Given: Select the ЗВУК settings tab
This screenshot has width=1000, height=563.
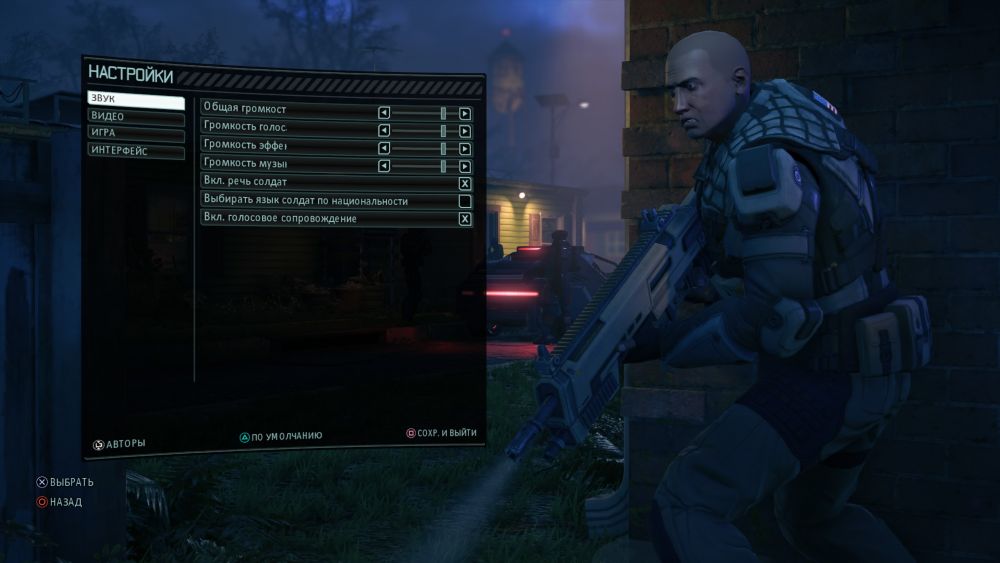Looking at the screenshot, I should tap(135, 99).
